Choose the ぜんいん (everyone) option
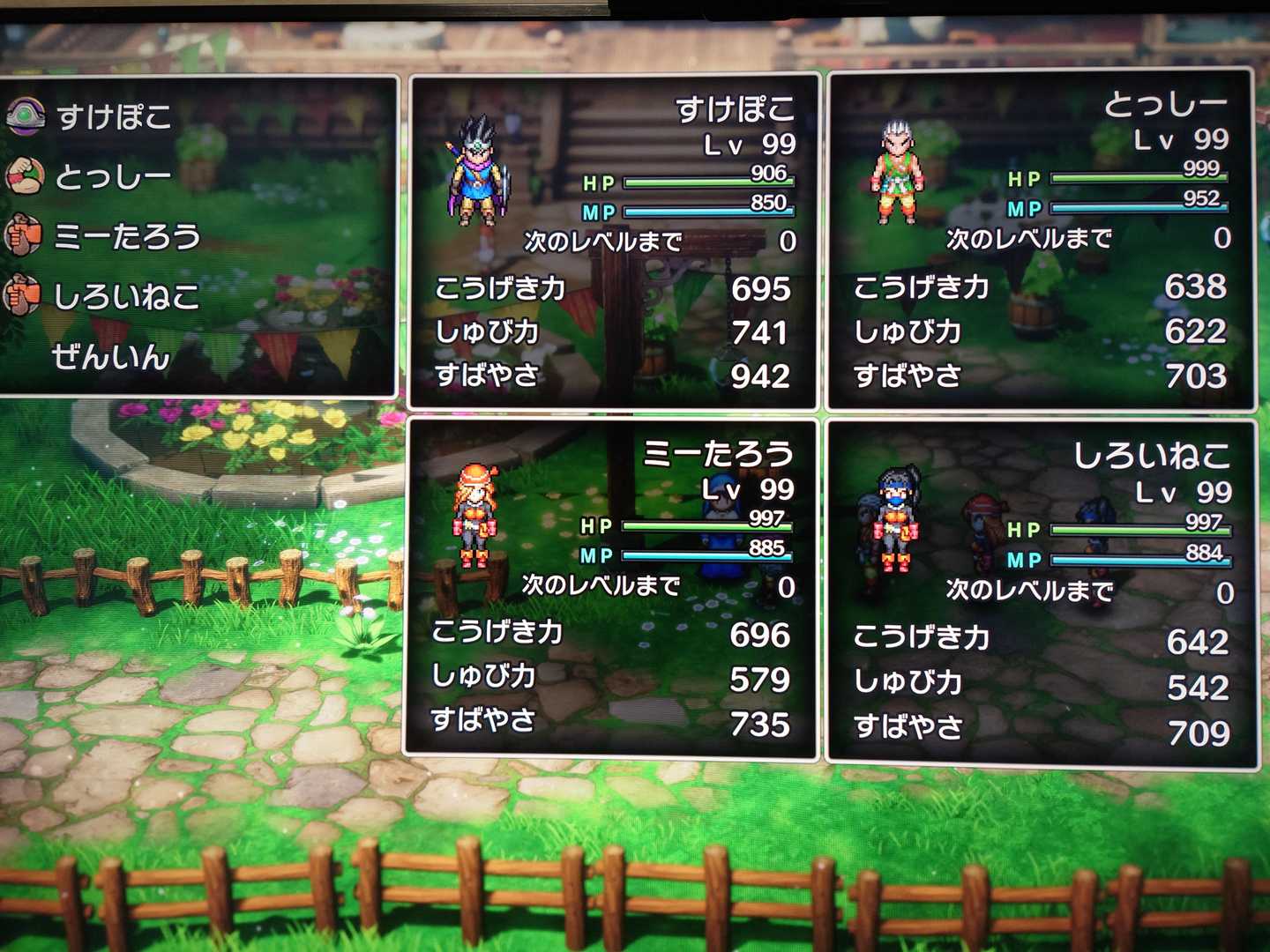Viewport: 1270px width, 952px height. [110, 357]
